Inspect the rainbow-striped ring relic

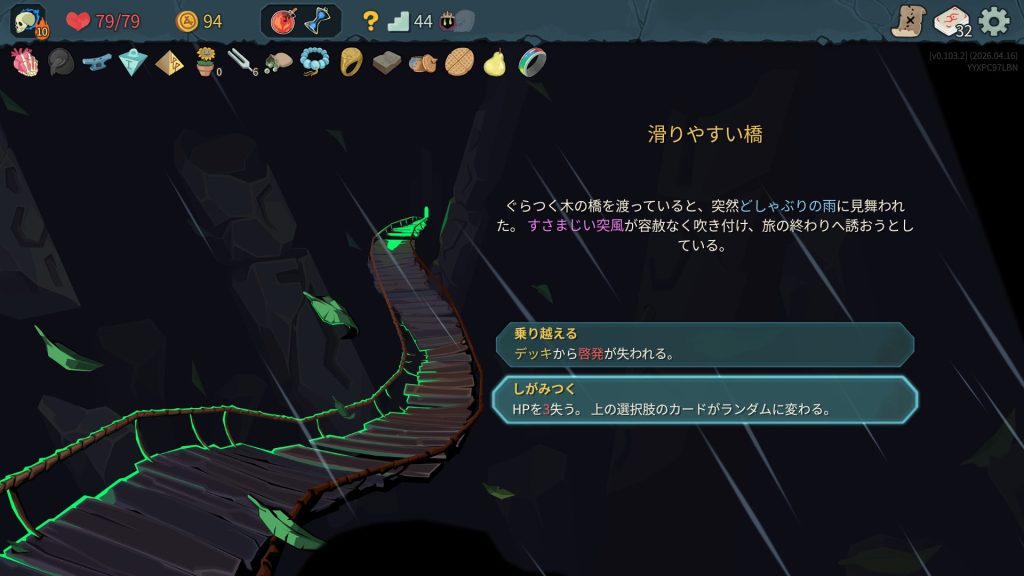[532, 63]
